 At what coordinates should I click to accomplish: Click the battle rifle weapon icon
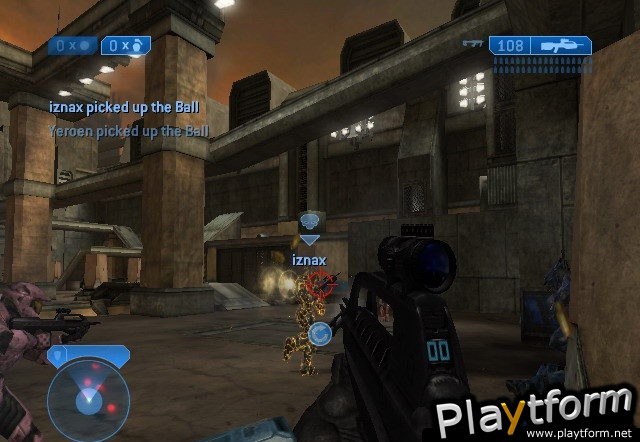559,45
